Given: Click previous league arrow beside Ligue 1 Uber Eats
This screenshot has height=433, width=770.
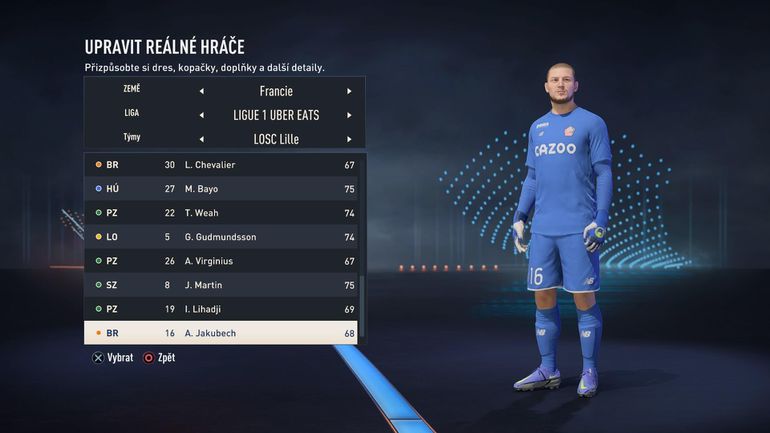Looking at the screenshot, I should click(x=202, y=115).
